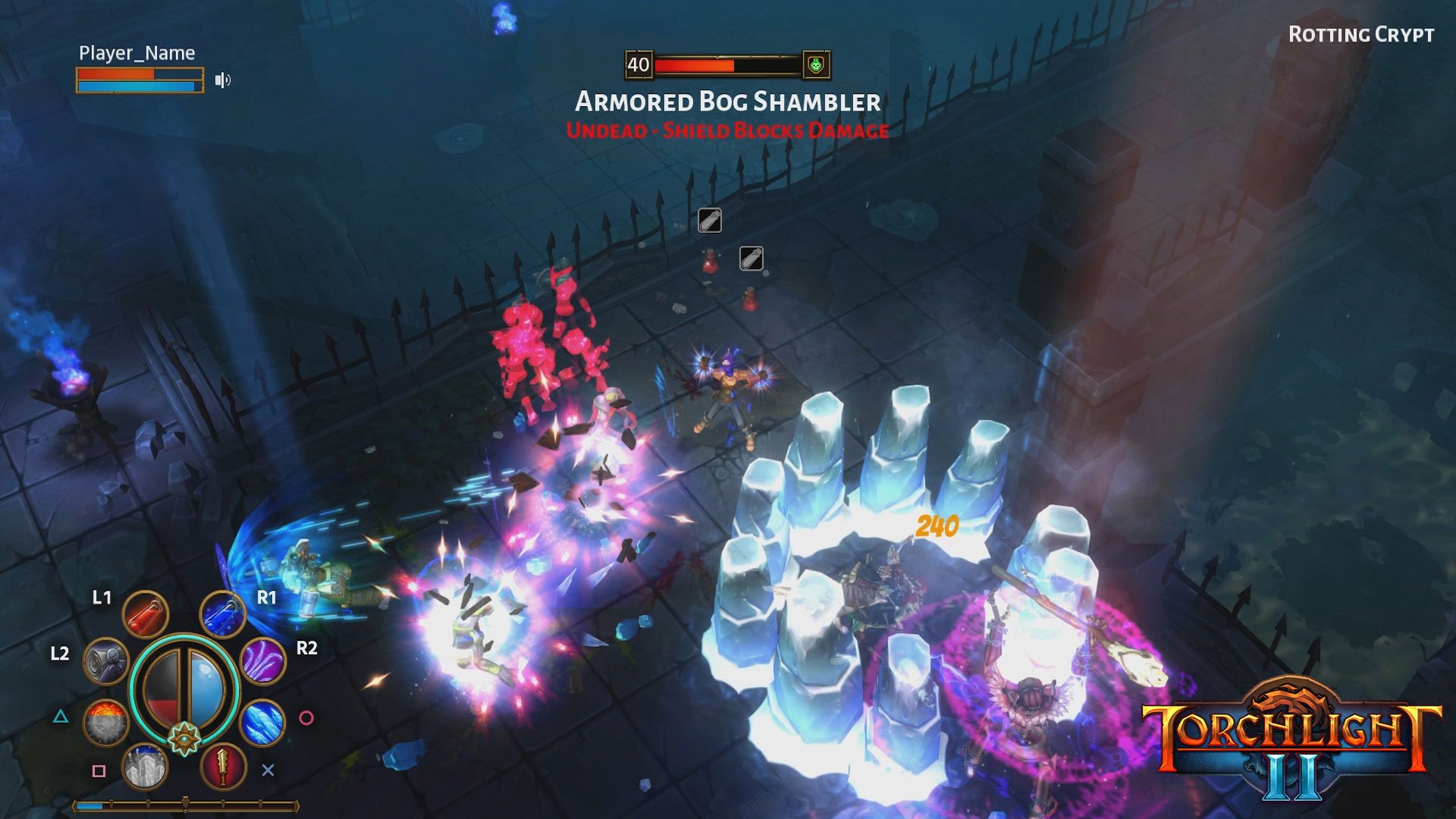Toggle the speaker icon next to Player_Name

pos(222,79)
